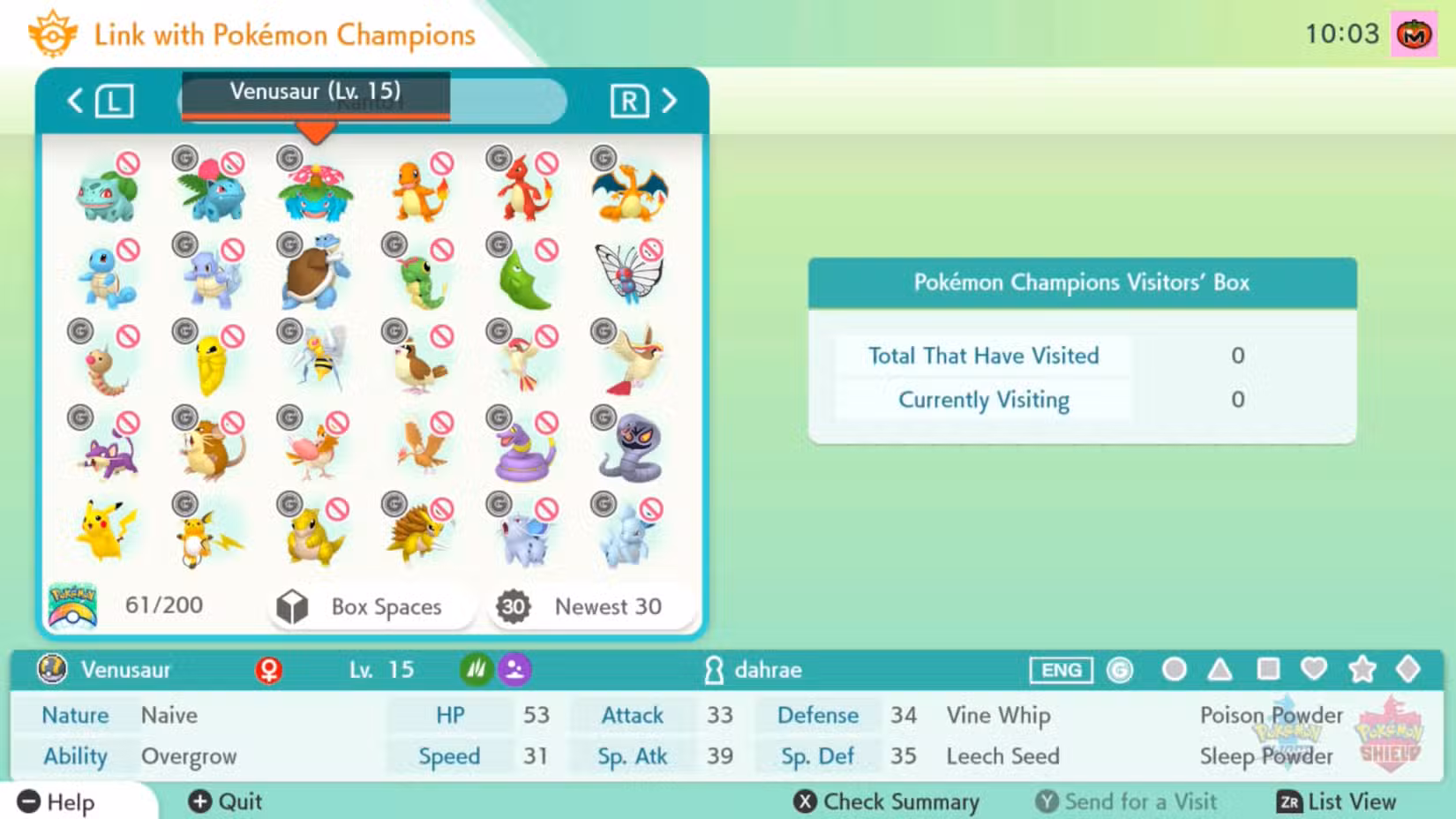The image size is (1456, 819).
Task: Switch to List View
Action: (x=1339, y=802)
